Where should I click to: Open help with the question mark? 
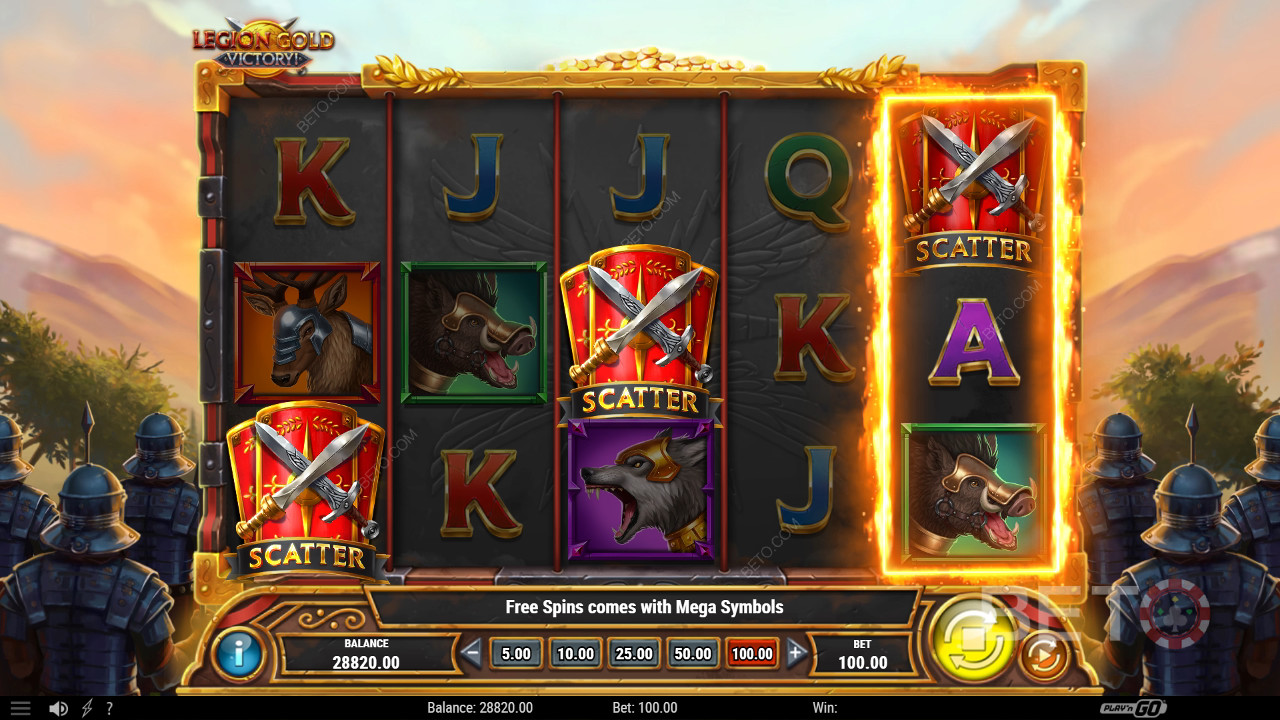click(109, 708)
